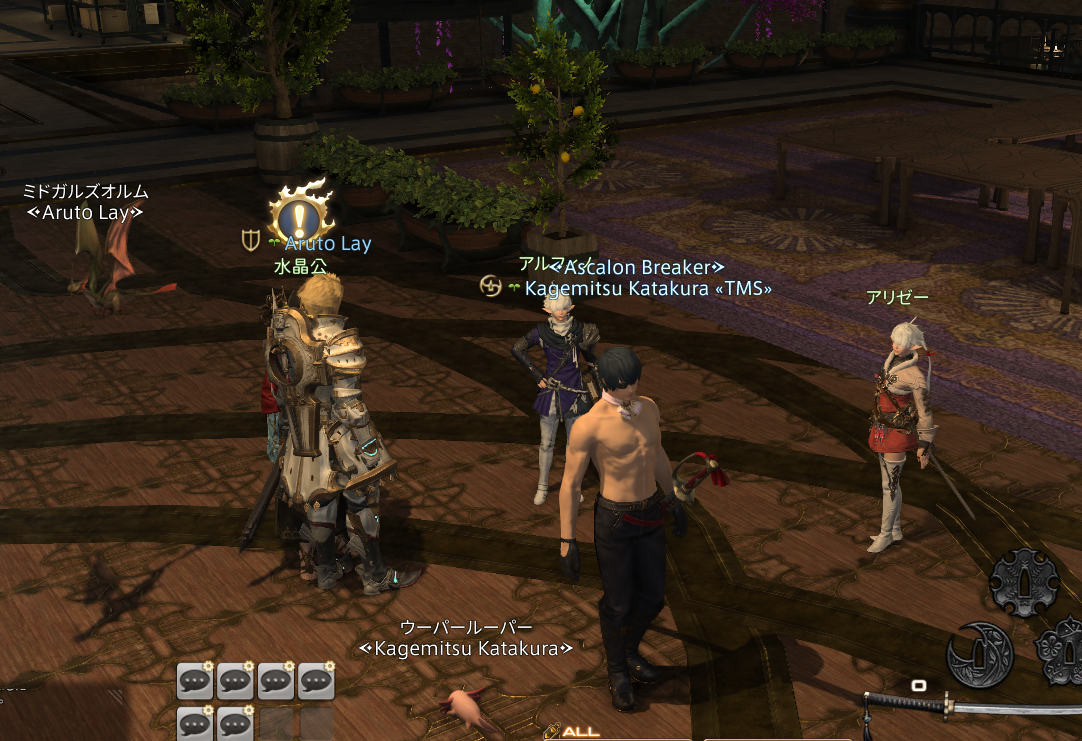Select the 水晶公 name label
Image resolution: width=1082 pixels, height=741 pixels.
coord(300,267)
